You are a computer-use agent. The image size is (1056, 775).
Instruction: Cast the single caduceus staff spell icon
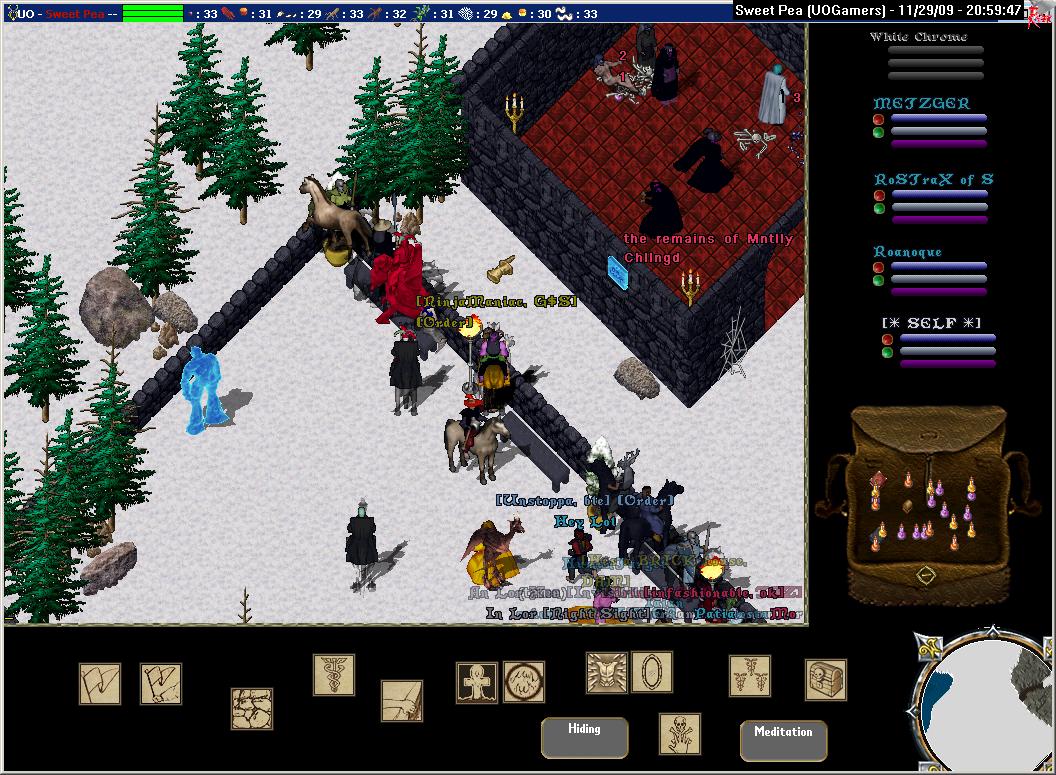click(x=334, y=675)
